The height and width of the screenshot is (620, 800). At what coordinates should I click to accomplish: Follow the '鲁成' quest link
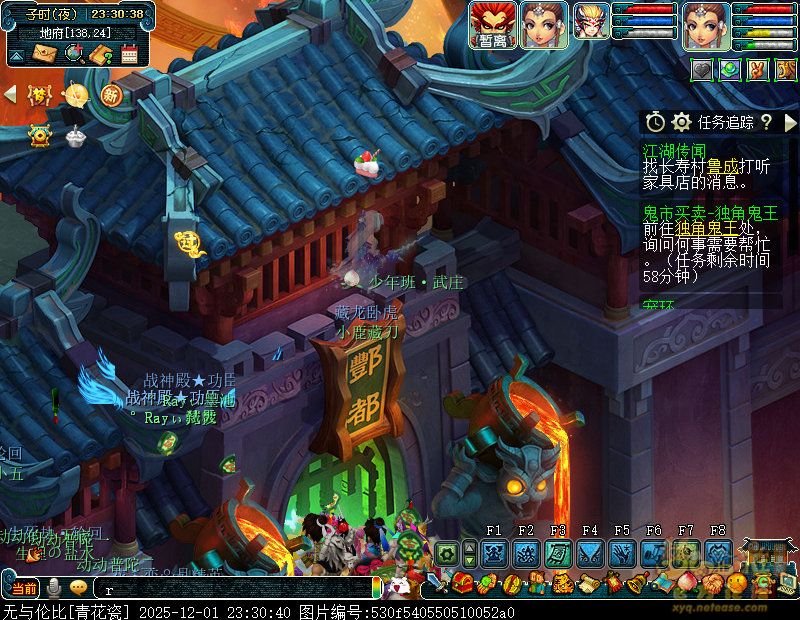722,167
